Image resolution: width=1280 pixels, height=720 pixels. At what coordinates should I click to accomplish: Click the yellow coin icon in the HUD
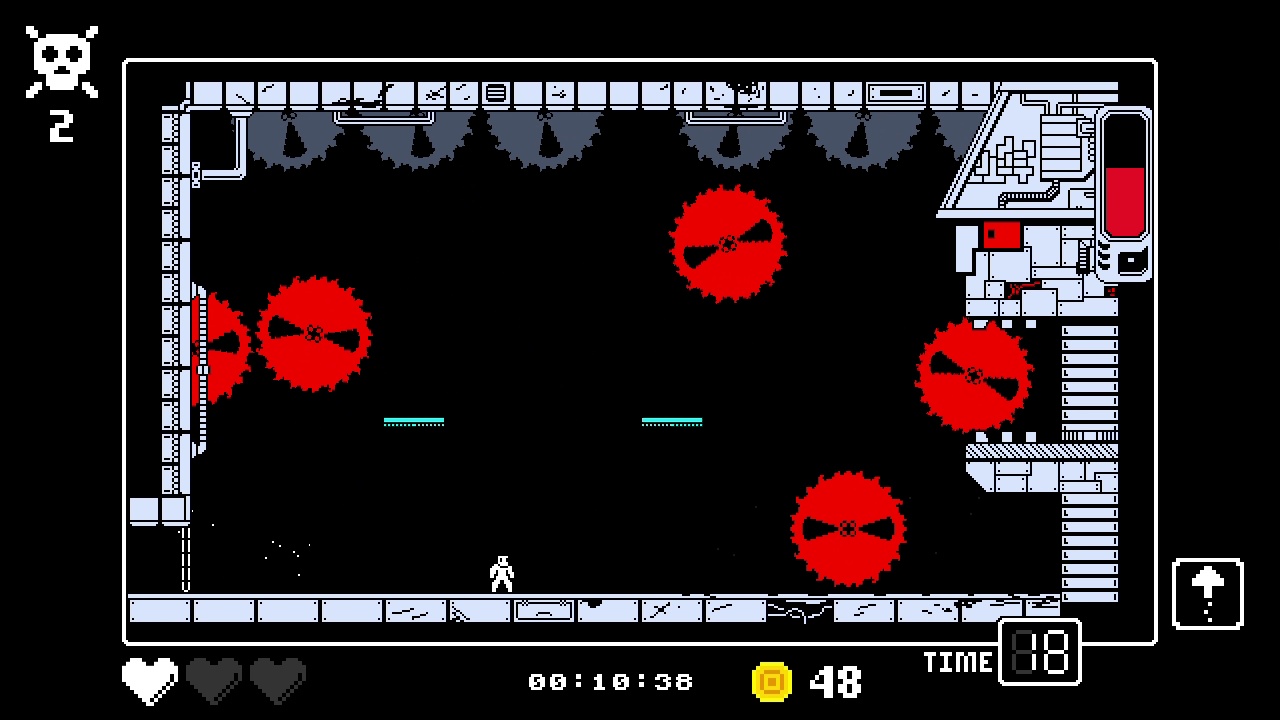[770, 681]
